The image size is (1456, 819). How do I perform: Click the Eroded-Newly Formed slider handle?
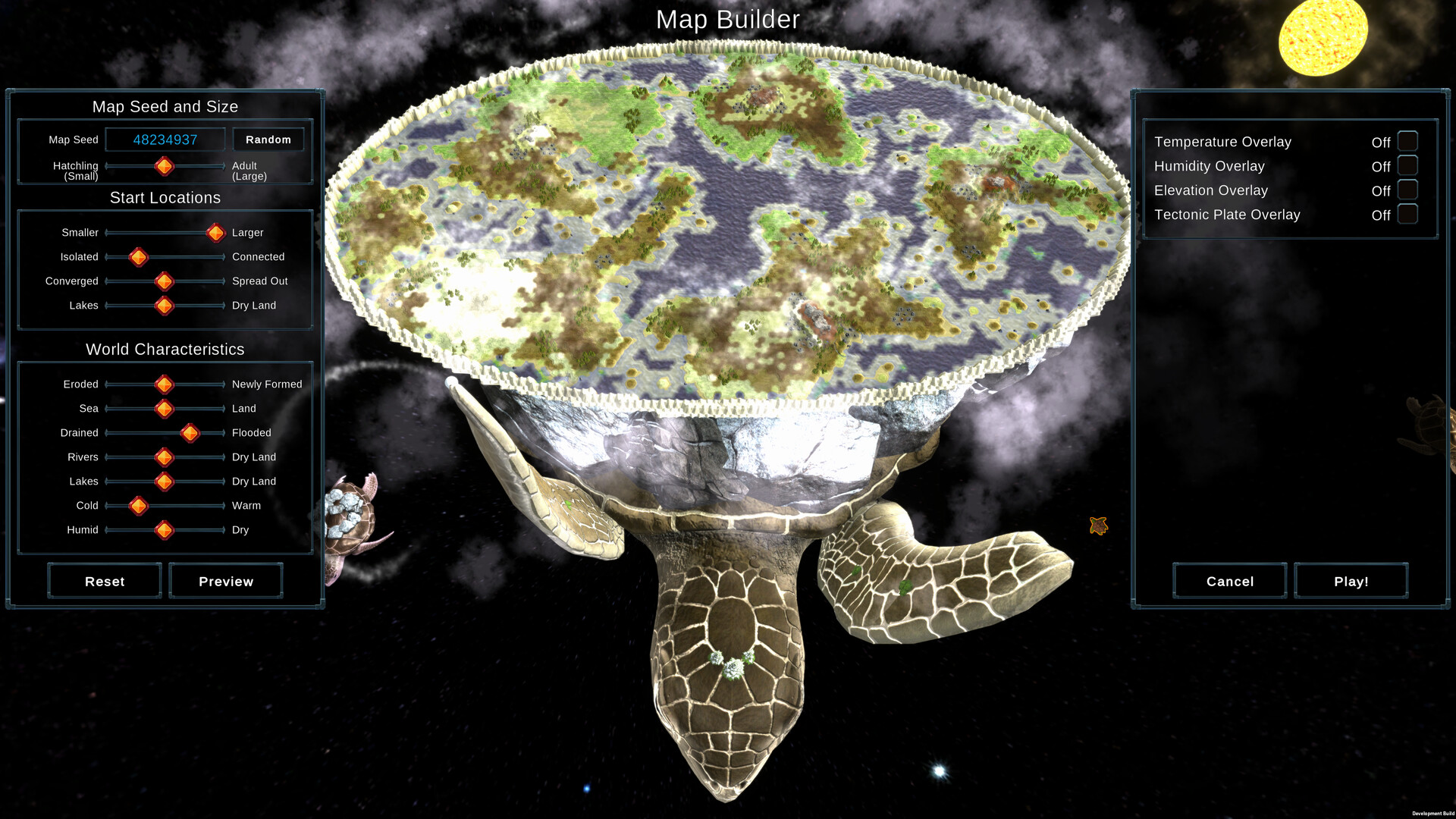click(164, 384)
